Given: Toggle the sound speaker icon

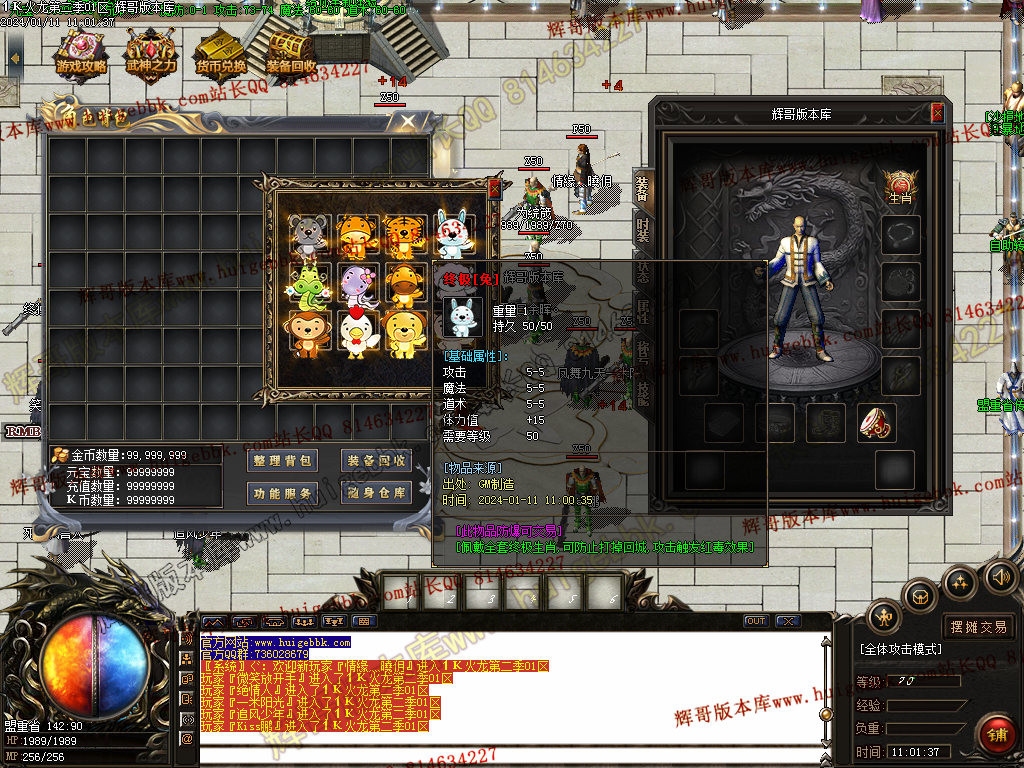Looking at the screenshot, I should (x=1000, y=576).
